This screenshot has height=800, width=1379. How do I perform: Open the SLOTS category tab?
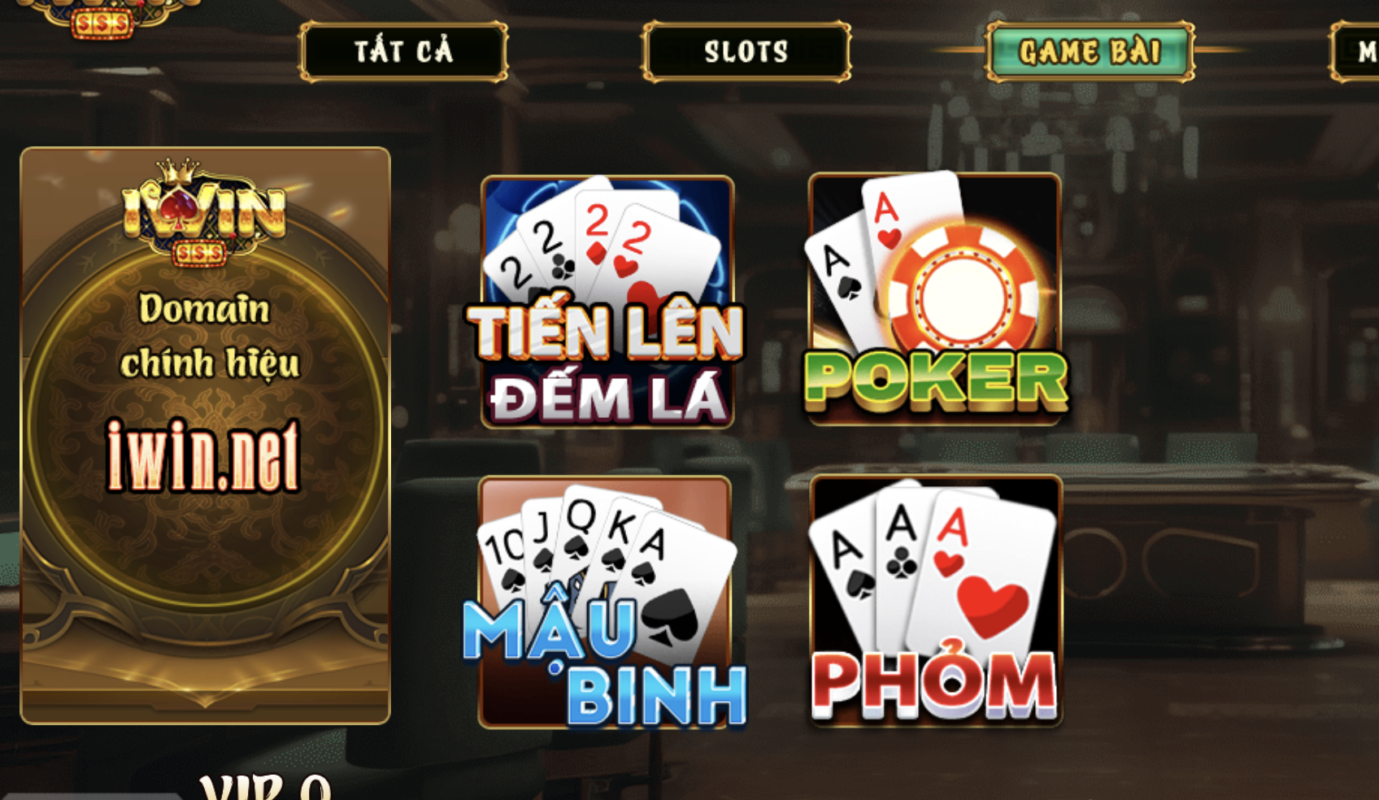pos(745,52)
